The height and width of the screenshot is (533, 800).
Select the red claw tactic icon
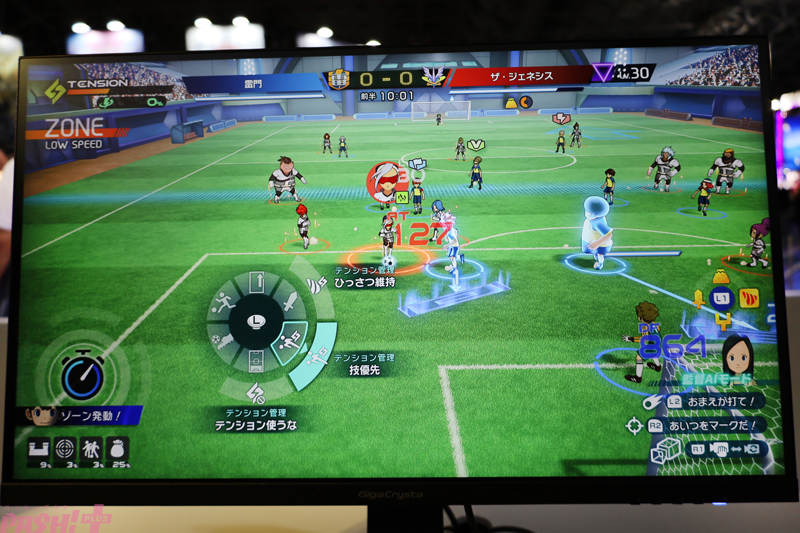750,297
